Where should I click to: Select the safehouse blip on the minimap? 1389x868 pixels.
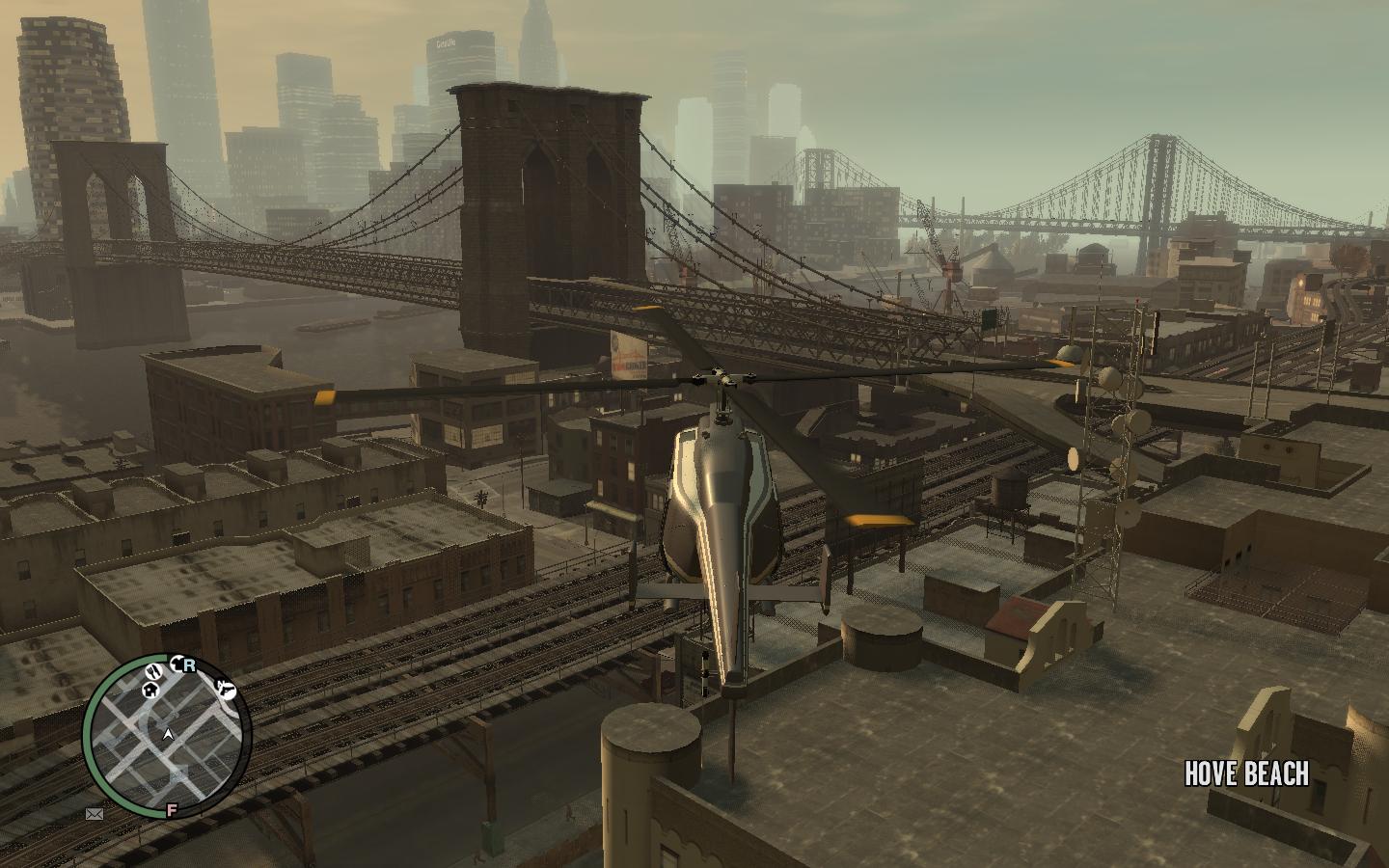coord(150,690)
